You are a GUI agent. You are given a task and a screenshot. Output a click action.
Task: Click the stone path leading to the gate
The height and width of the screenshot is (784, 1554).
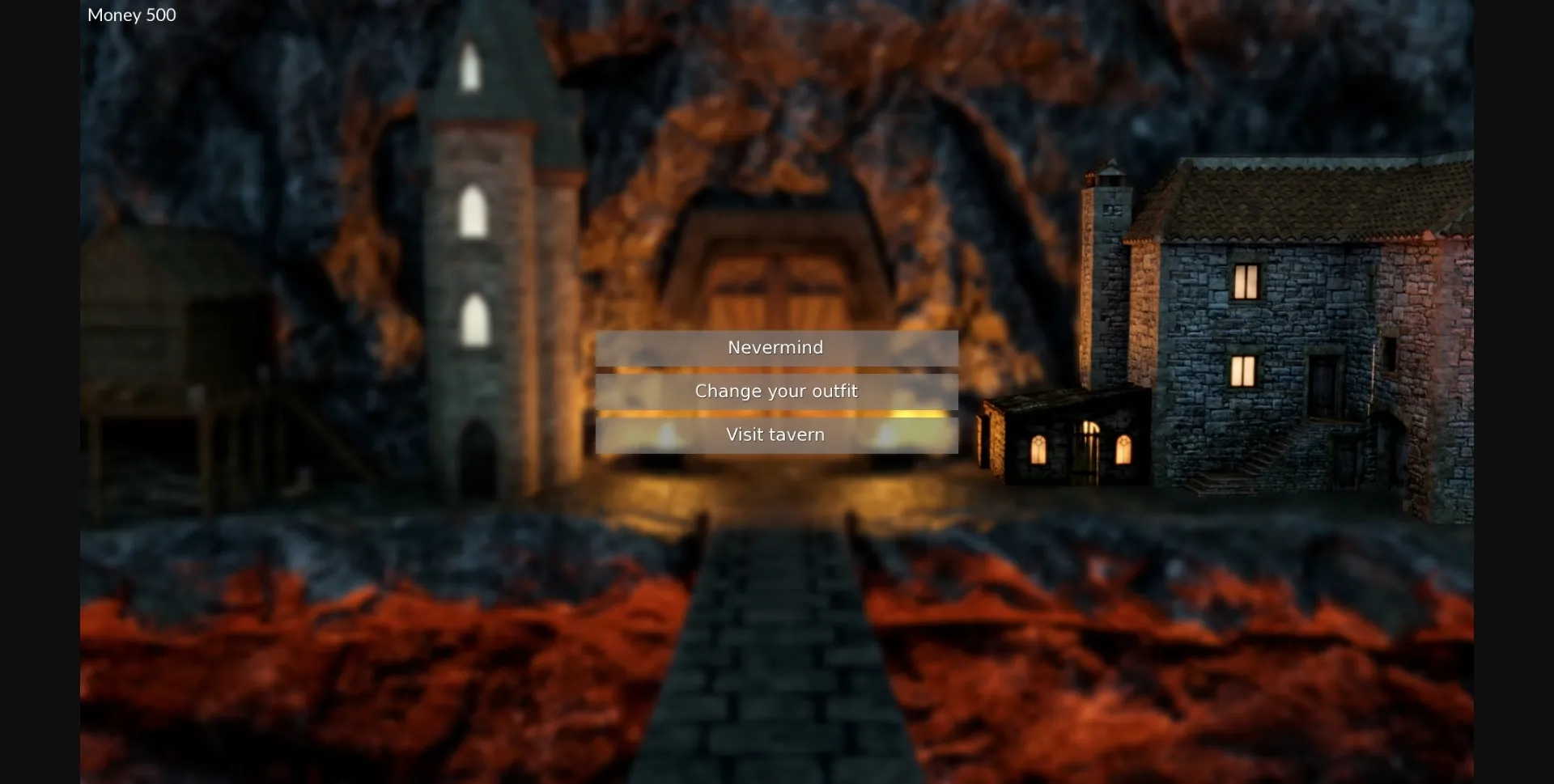(777, 647)
